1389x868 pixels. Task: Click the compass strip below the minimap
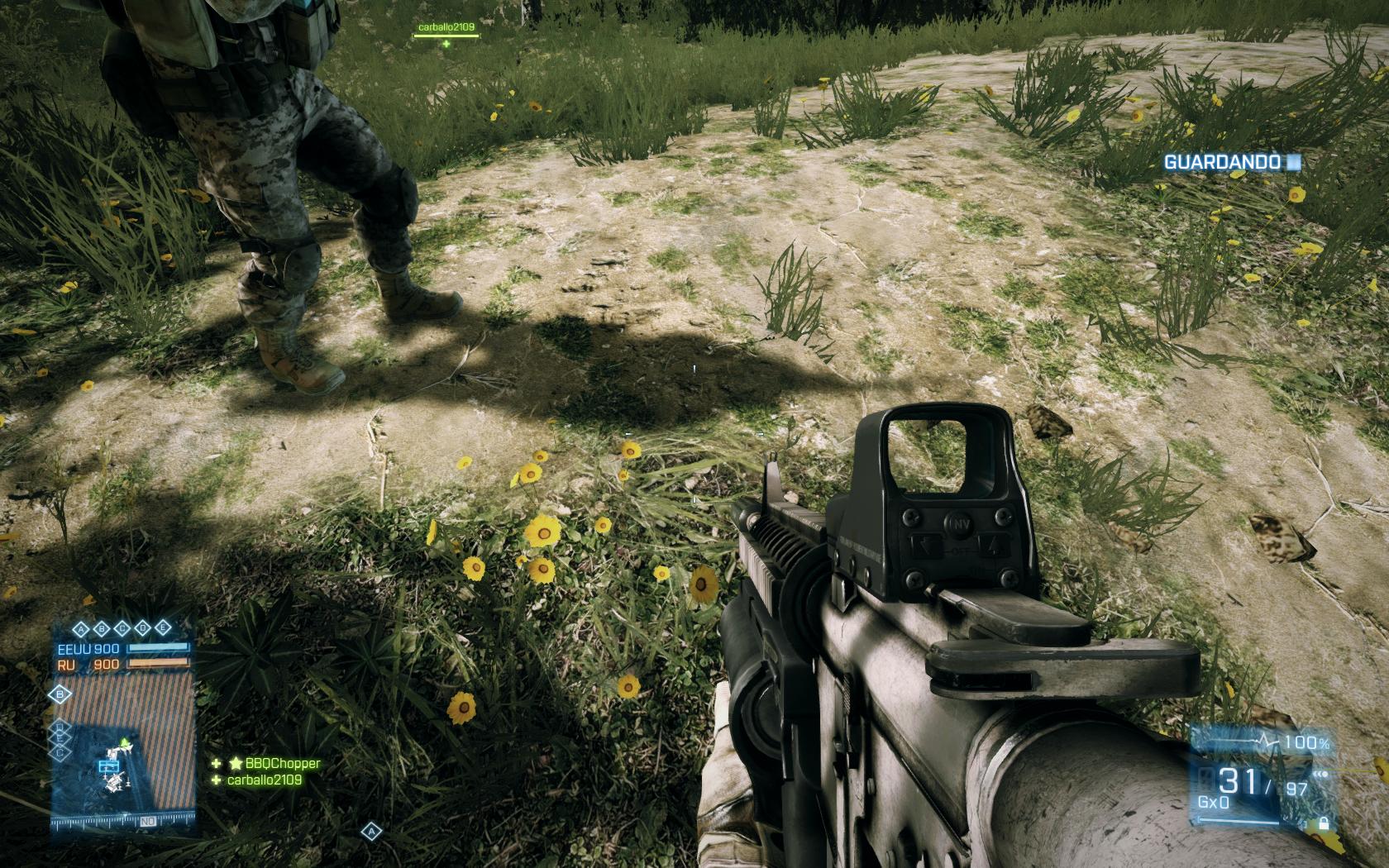click(x=122, y=823)
